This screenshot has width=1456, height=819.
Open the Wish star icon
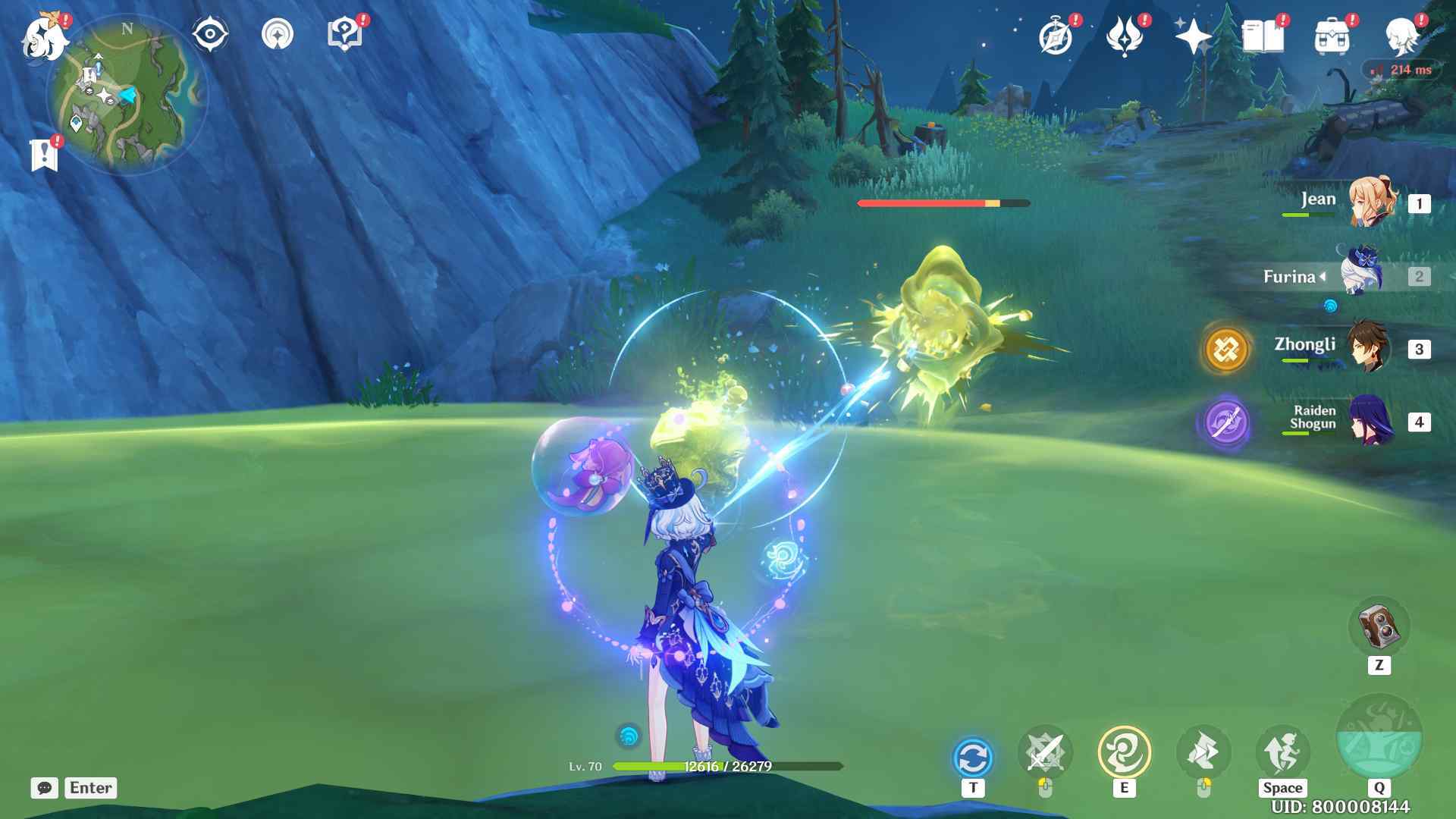point(1193,36)
